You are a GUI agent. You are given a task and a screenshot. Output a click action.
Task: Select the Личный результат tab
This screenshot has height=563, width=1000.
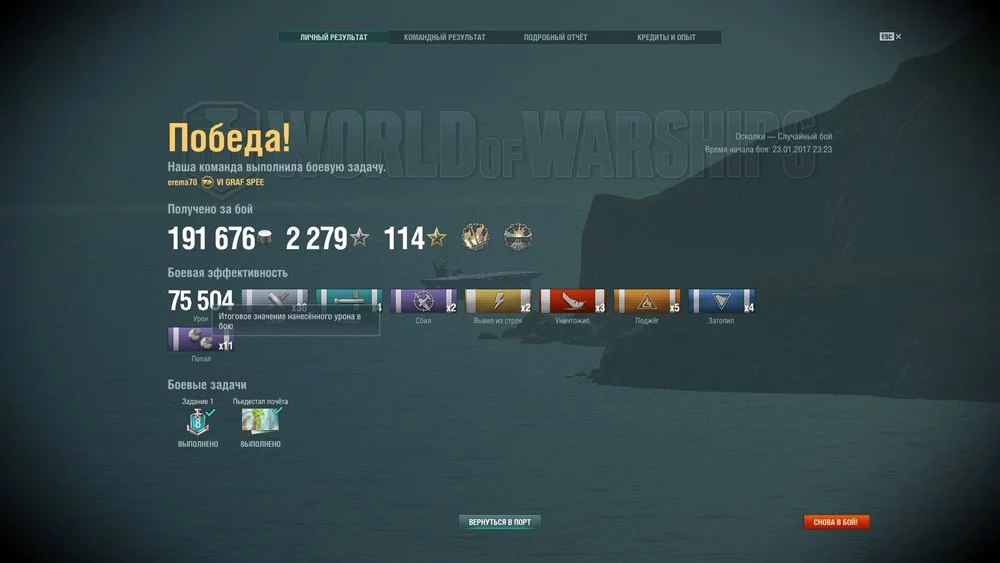tap(333, 38)
